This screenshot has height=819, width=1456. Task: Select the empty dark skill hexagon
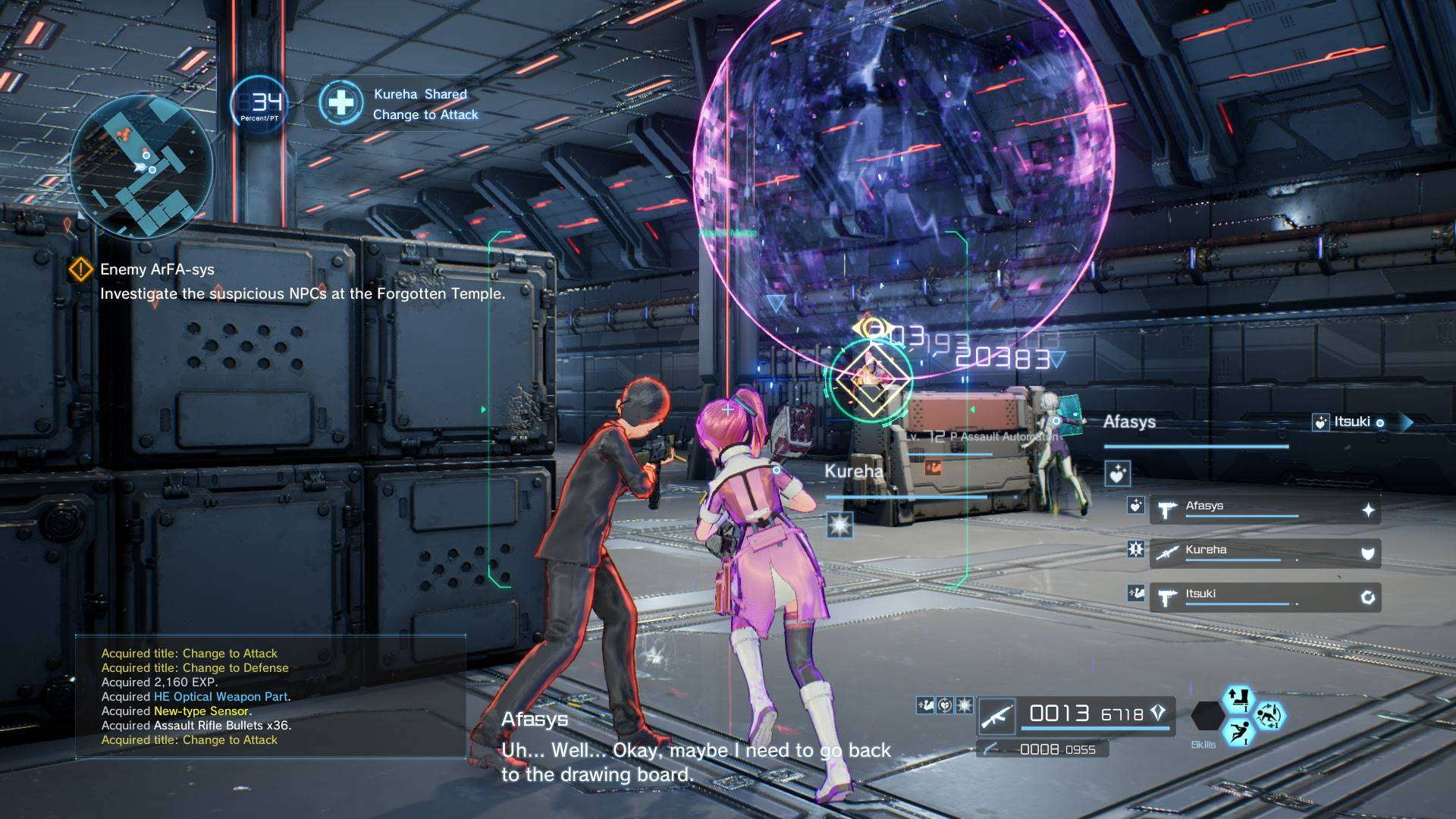coord(1207,715)
